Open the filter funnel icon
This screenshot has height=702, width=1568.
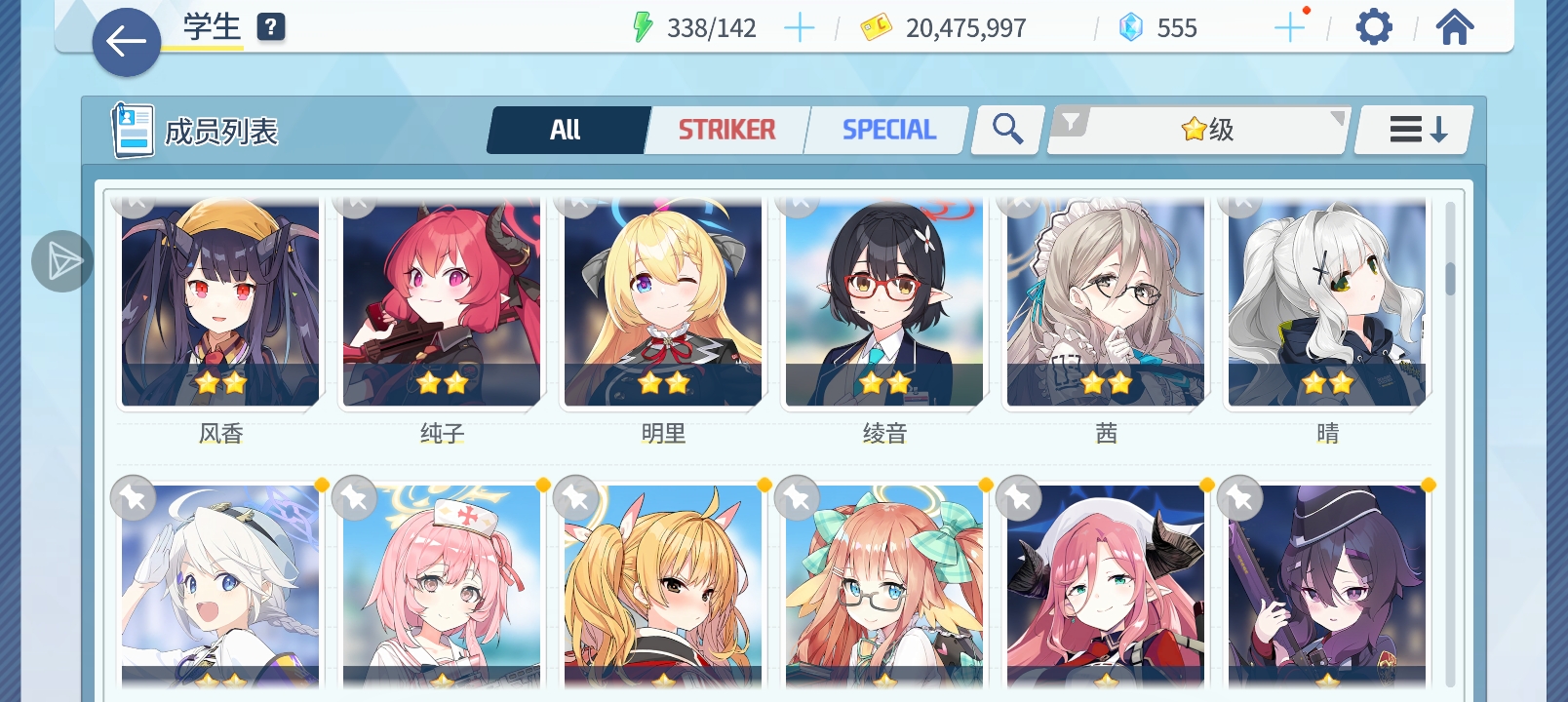(x=1072, y=123)
